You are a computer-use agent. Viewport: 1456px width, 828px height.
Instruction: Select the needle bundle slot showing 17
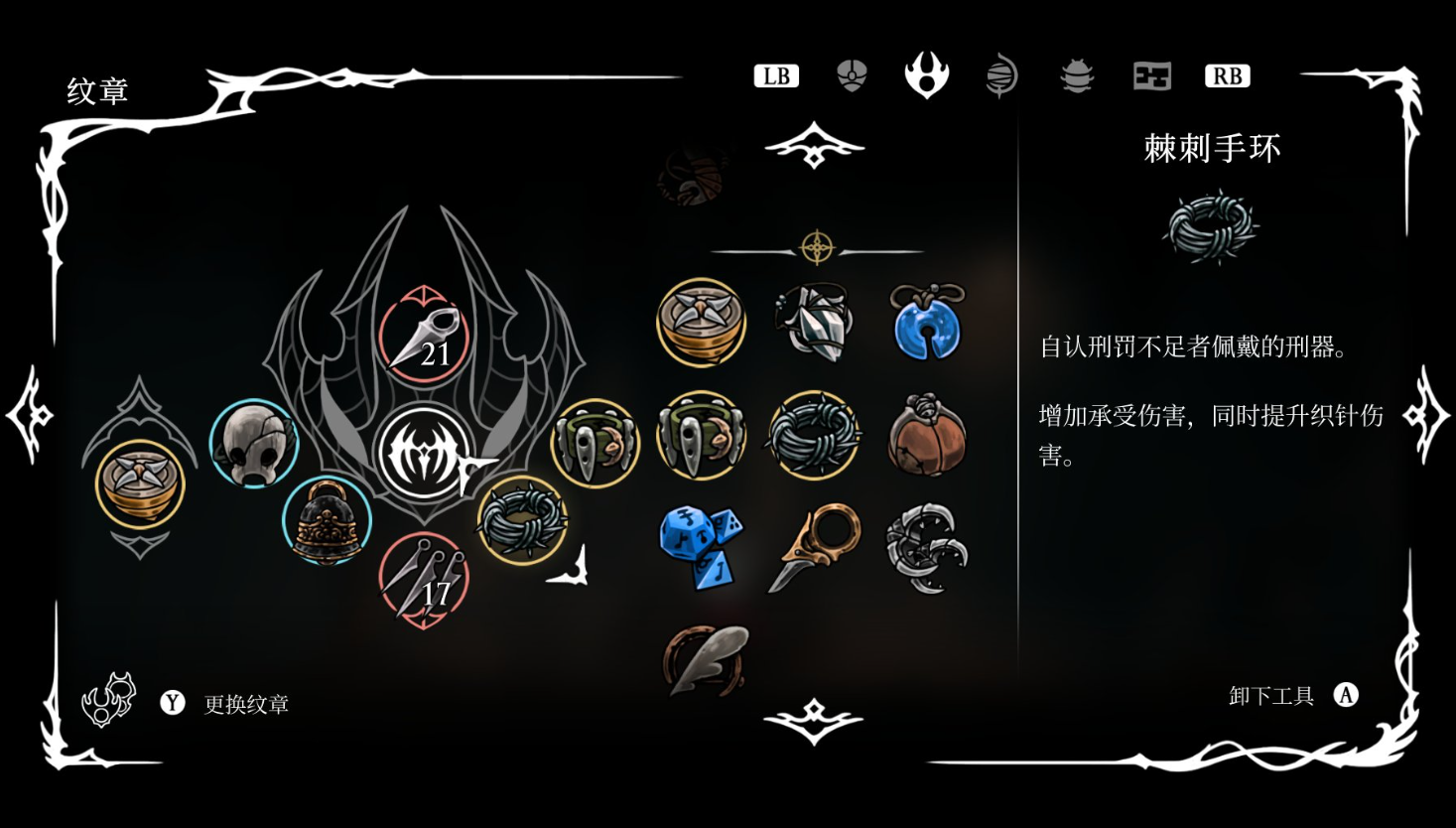click(424, 581)
